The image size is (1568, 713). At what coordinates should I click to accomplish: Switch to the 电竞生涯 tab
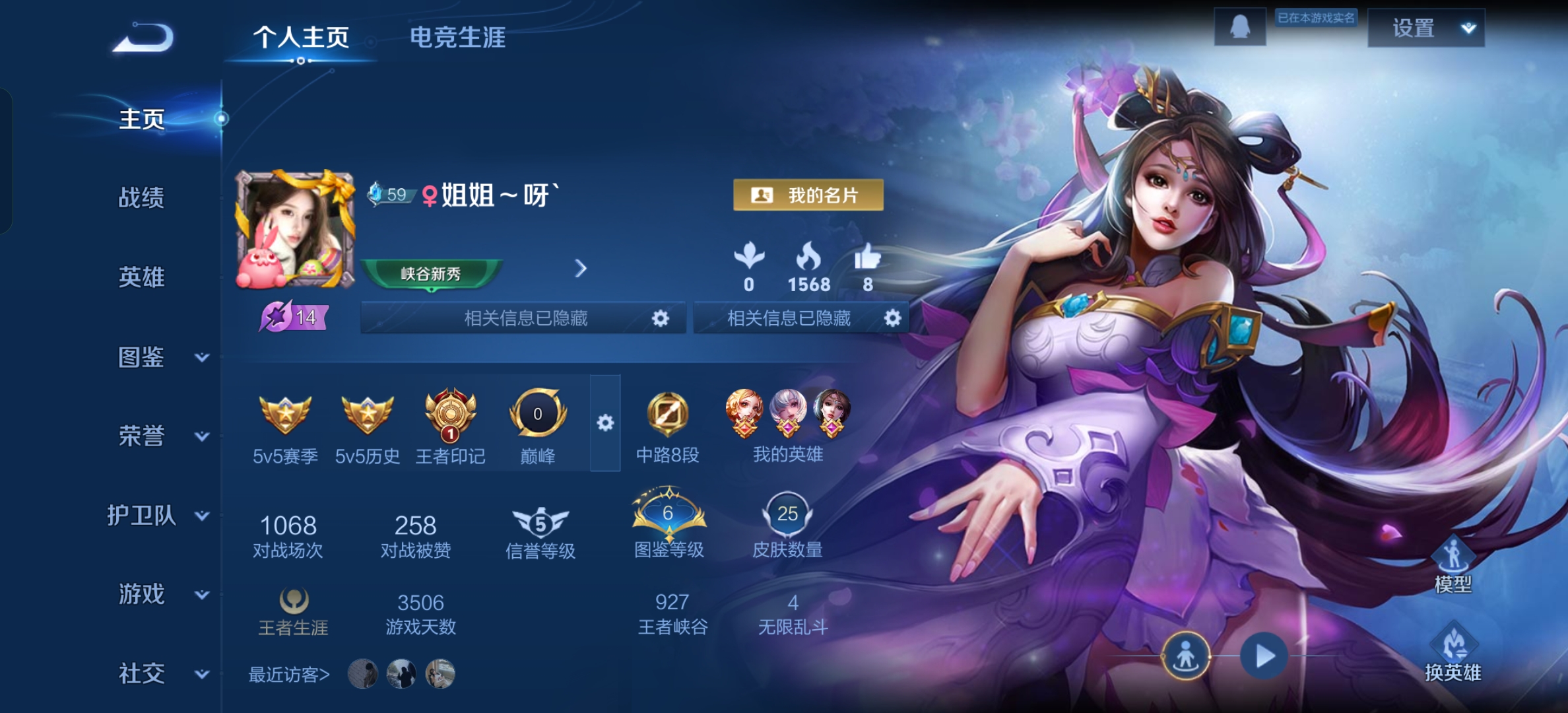459,38
